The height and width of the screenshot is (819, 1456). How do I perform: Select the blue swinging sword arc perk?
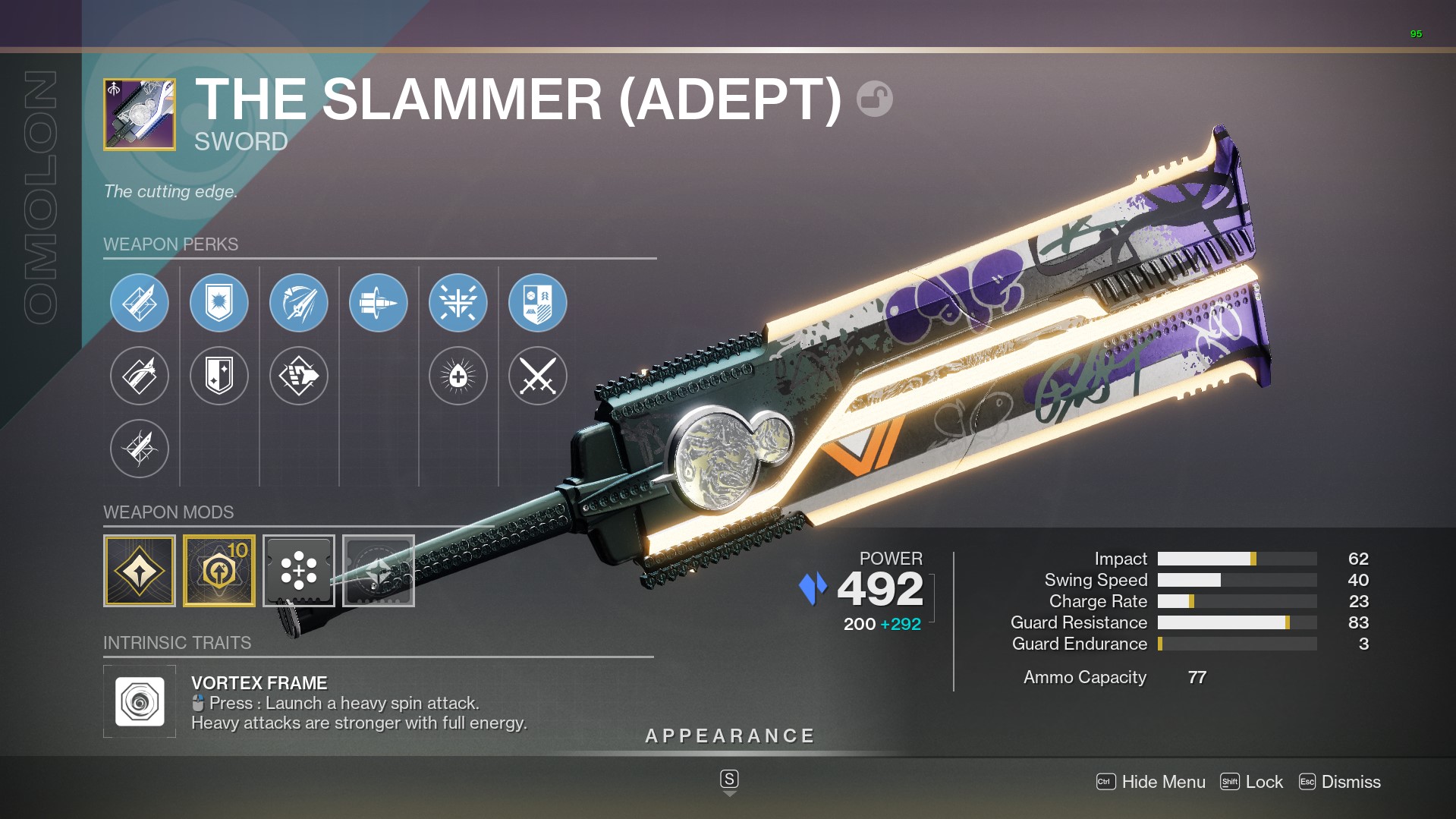coord(299,303)
